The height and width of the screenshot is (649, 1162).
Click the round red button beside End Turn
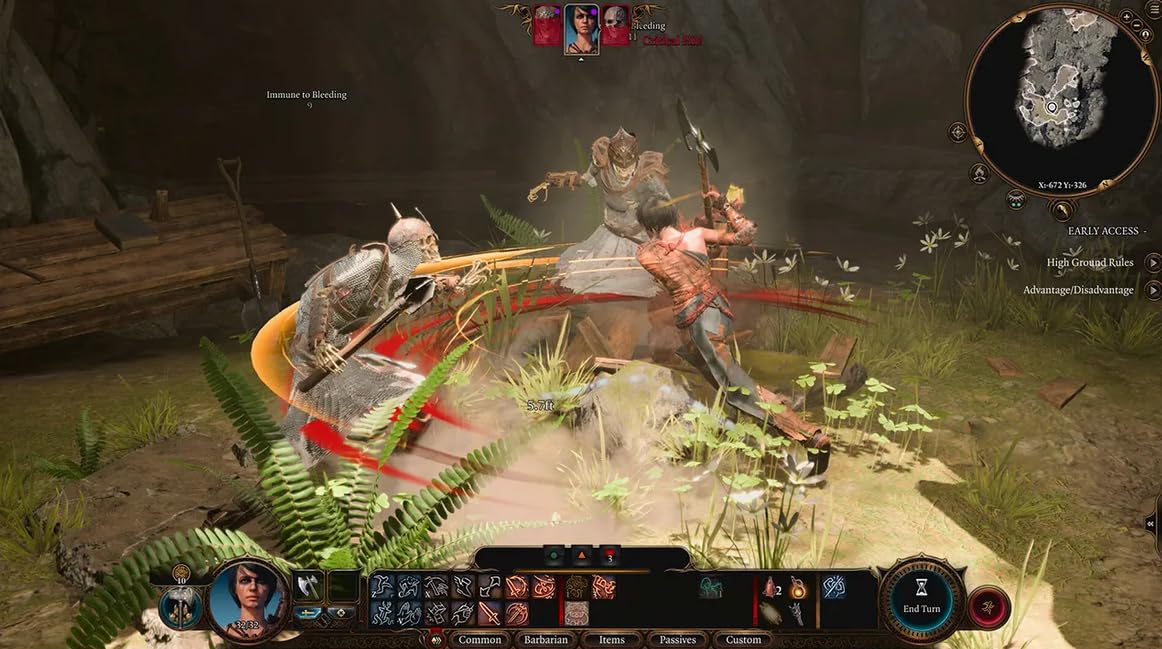click(988, 607)
